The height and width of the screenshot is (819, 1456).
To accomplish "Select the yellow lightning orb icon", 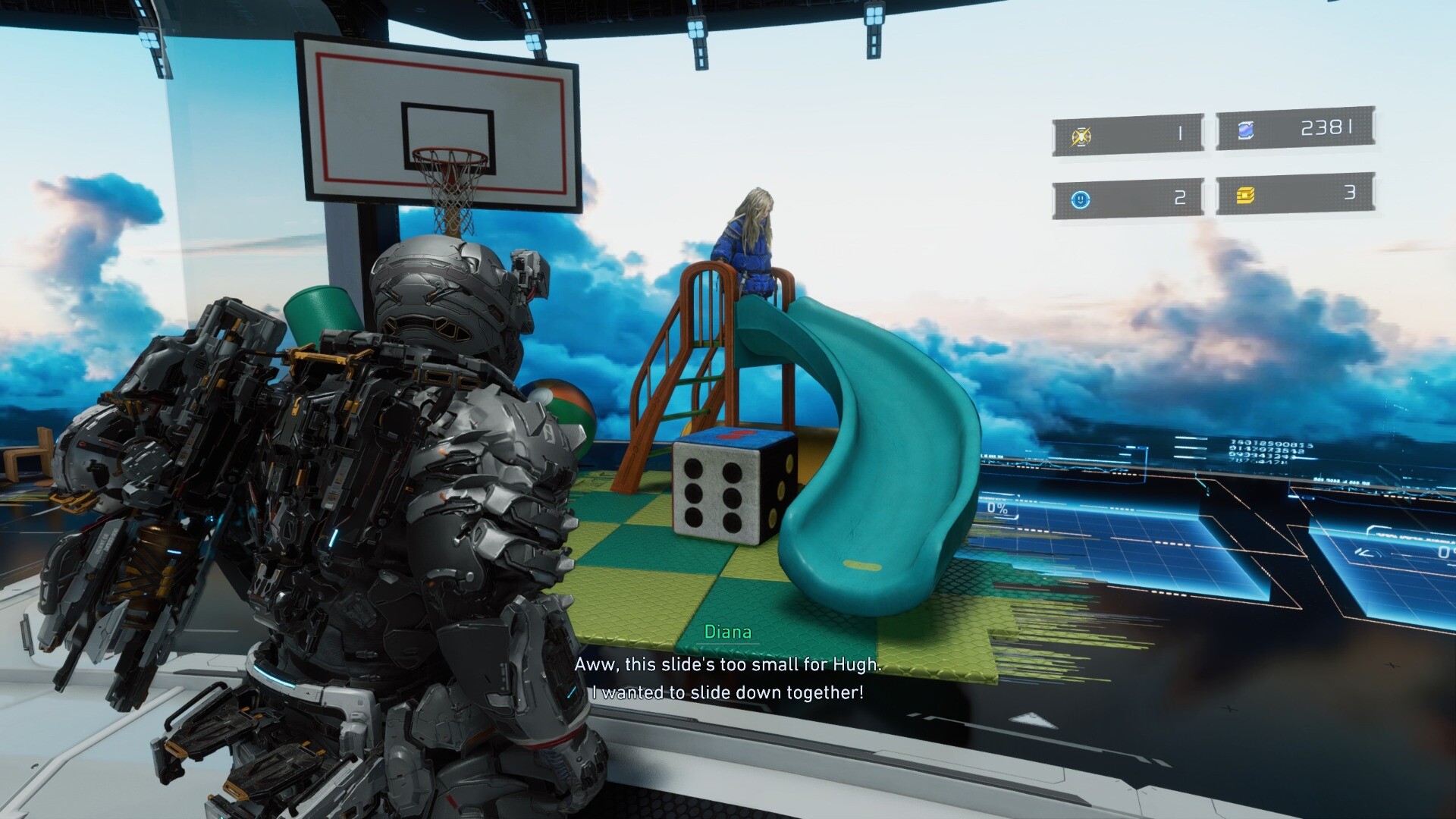I will (1081, 136).
